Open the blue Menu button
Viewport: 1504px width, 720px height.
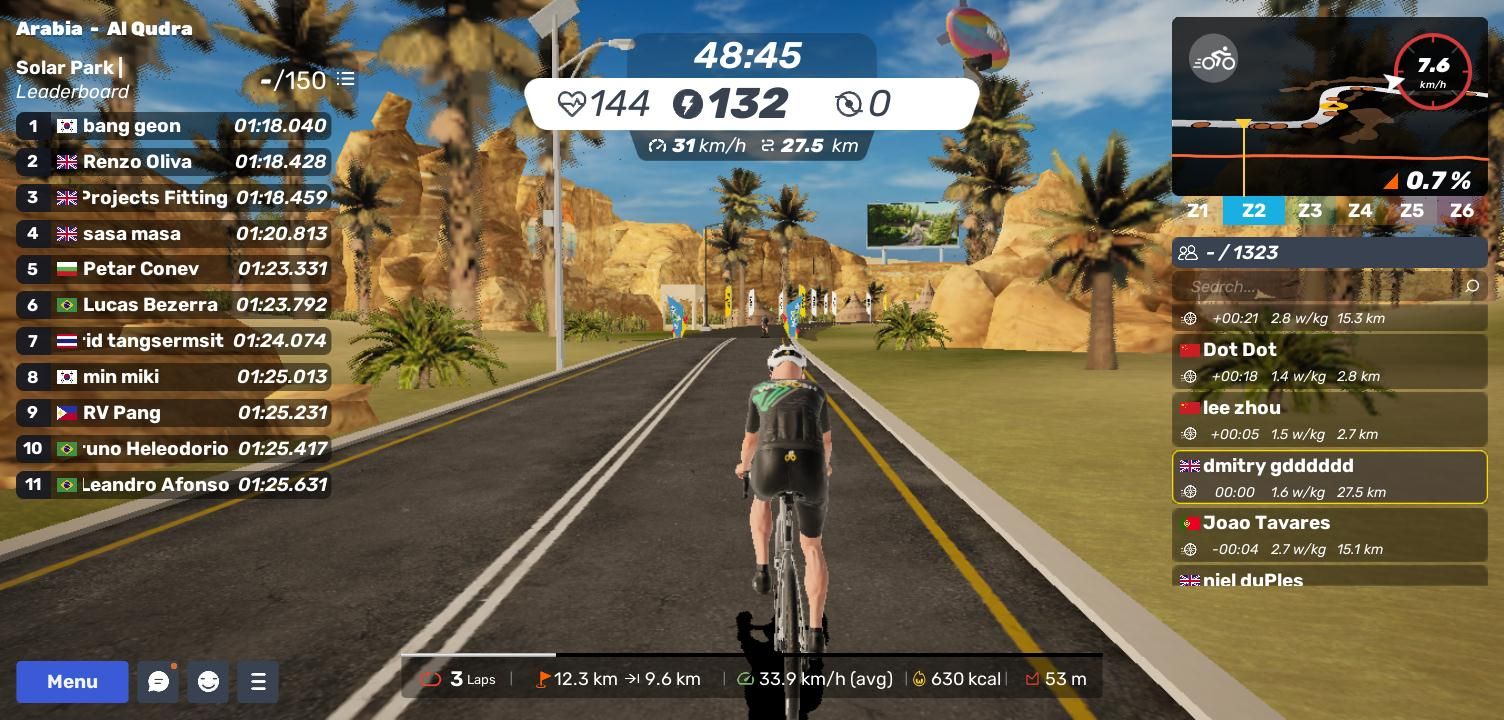72,682
